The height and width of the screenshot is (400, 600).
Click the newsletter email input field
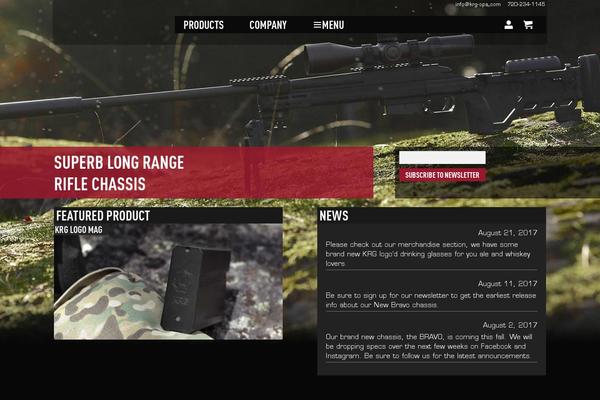click(442, 158)
